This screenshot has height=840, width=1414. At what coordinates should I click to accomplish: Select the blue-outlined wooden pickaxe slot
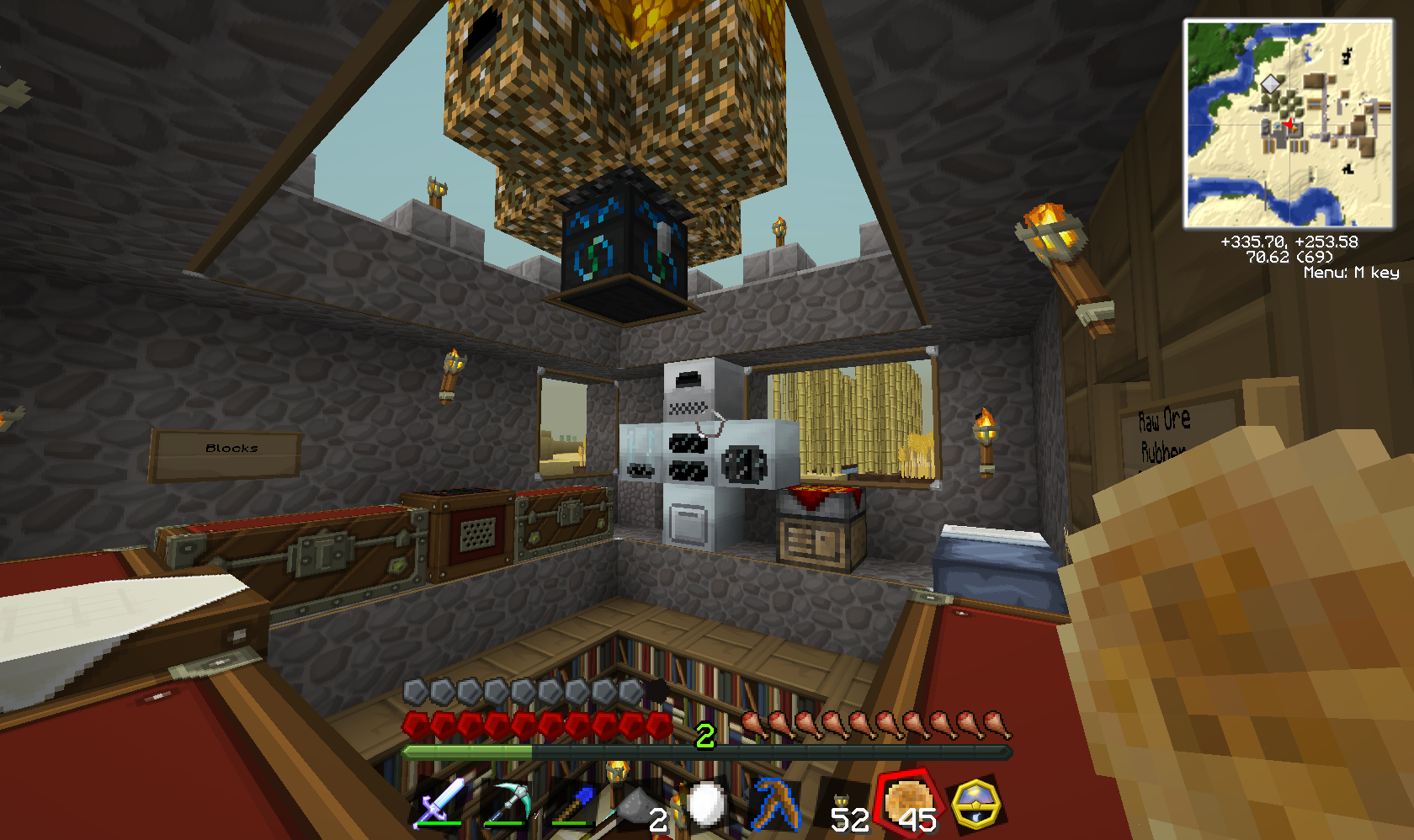point(776,804)
